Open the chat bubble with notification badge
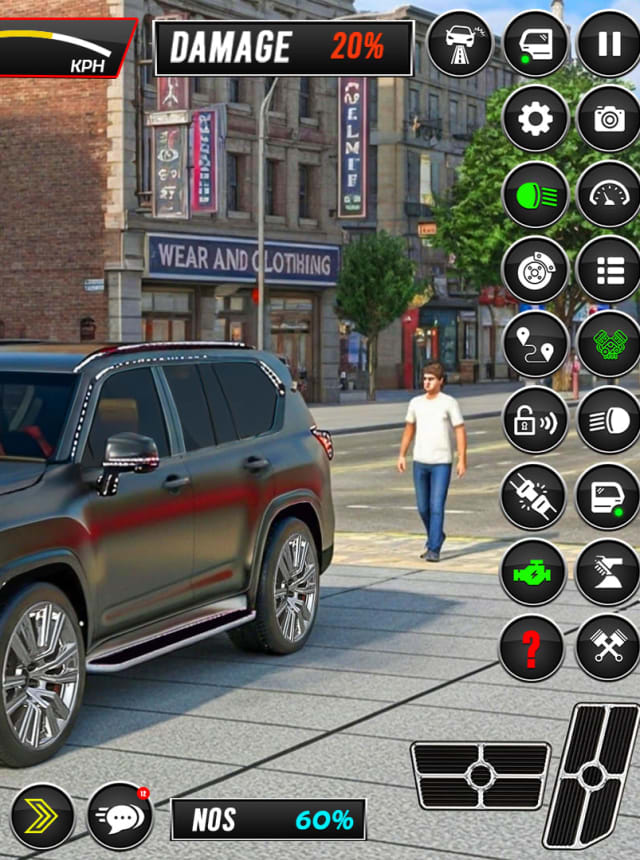This screenshot has width=640, height=860. click(120, 816)
